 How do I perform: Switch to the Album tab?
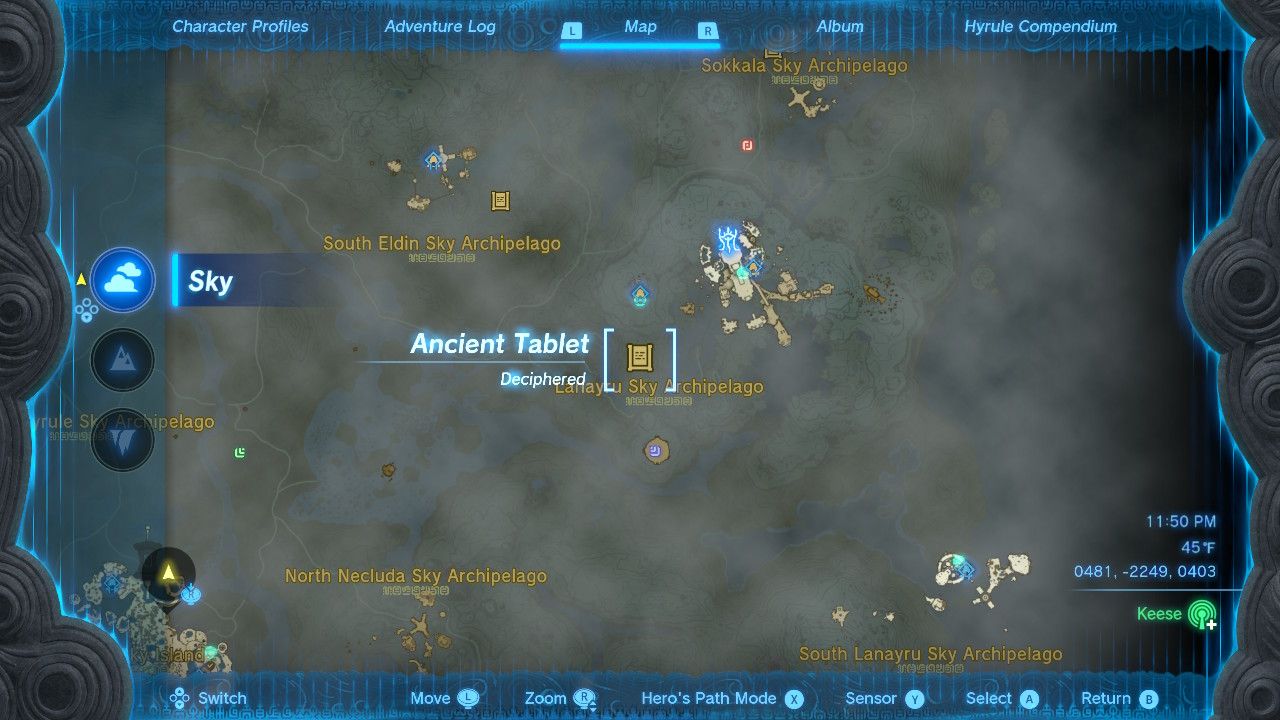pos(838,27)
